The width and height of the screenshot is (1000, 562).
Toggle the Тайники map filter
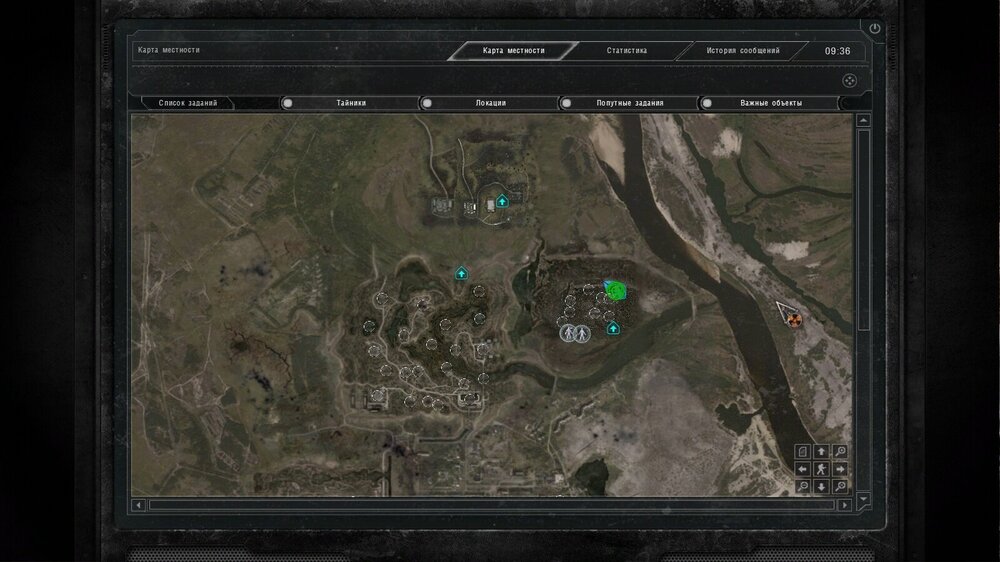[288, 103]
